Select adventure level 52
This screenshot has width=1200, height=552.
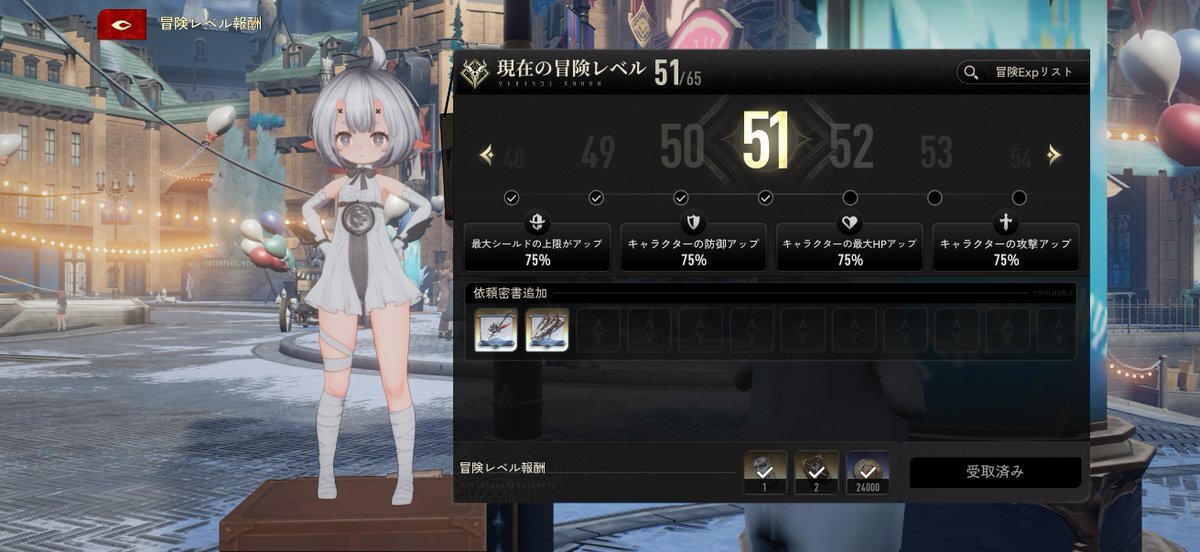pyautogui.click(x=851, y=150)
